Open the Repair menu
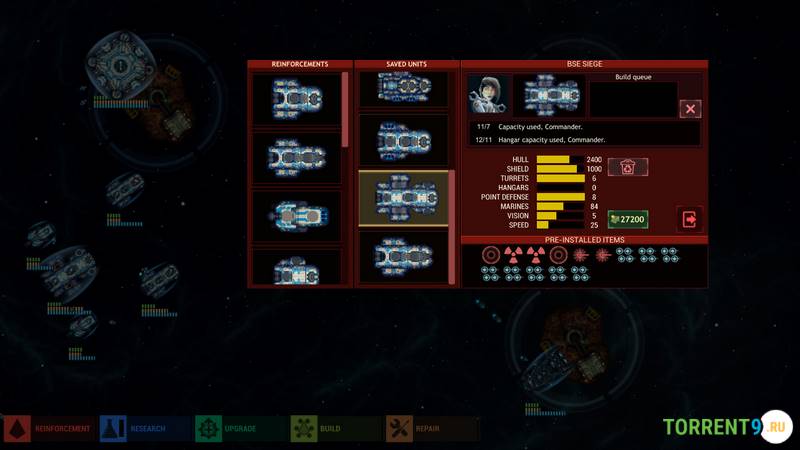800x450 pixels. (432, 429)
